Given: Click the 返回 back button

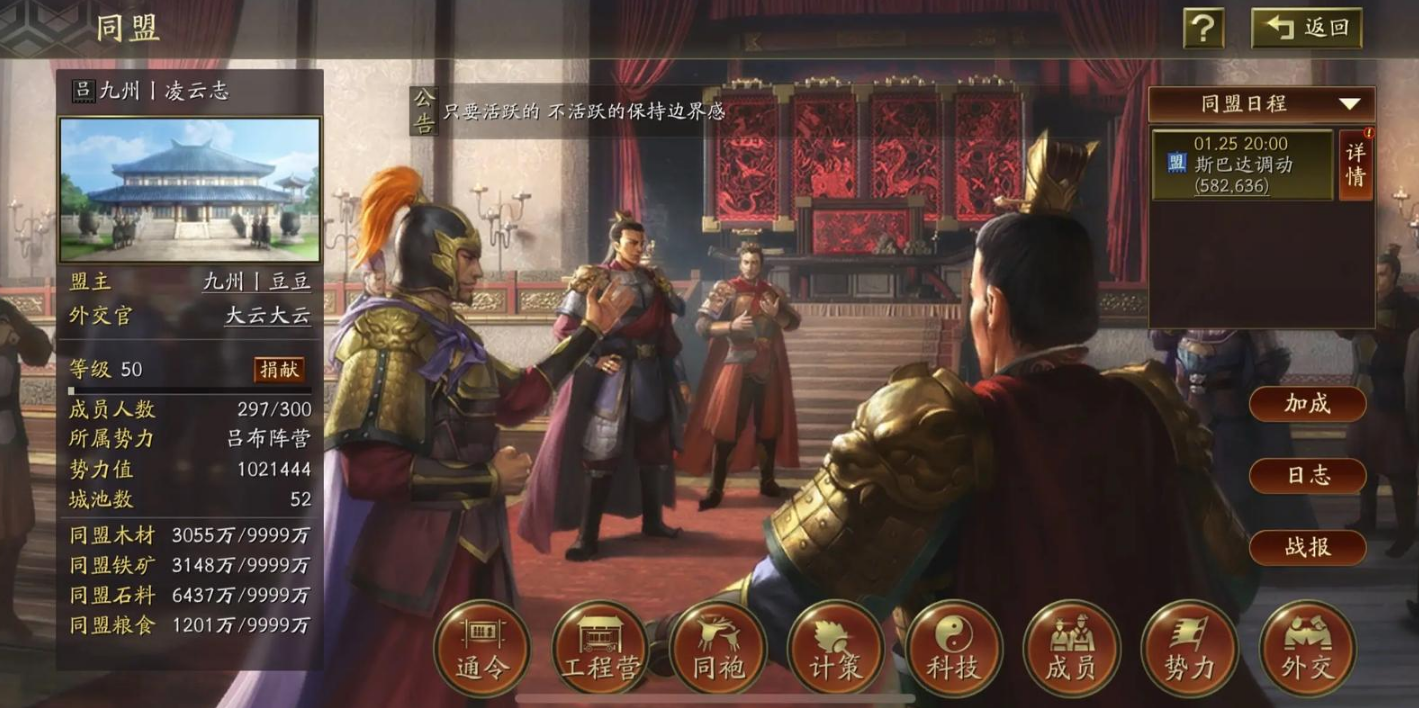Looking at the screenshot, I should pos(1306,28).
